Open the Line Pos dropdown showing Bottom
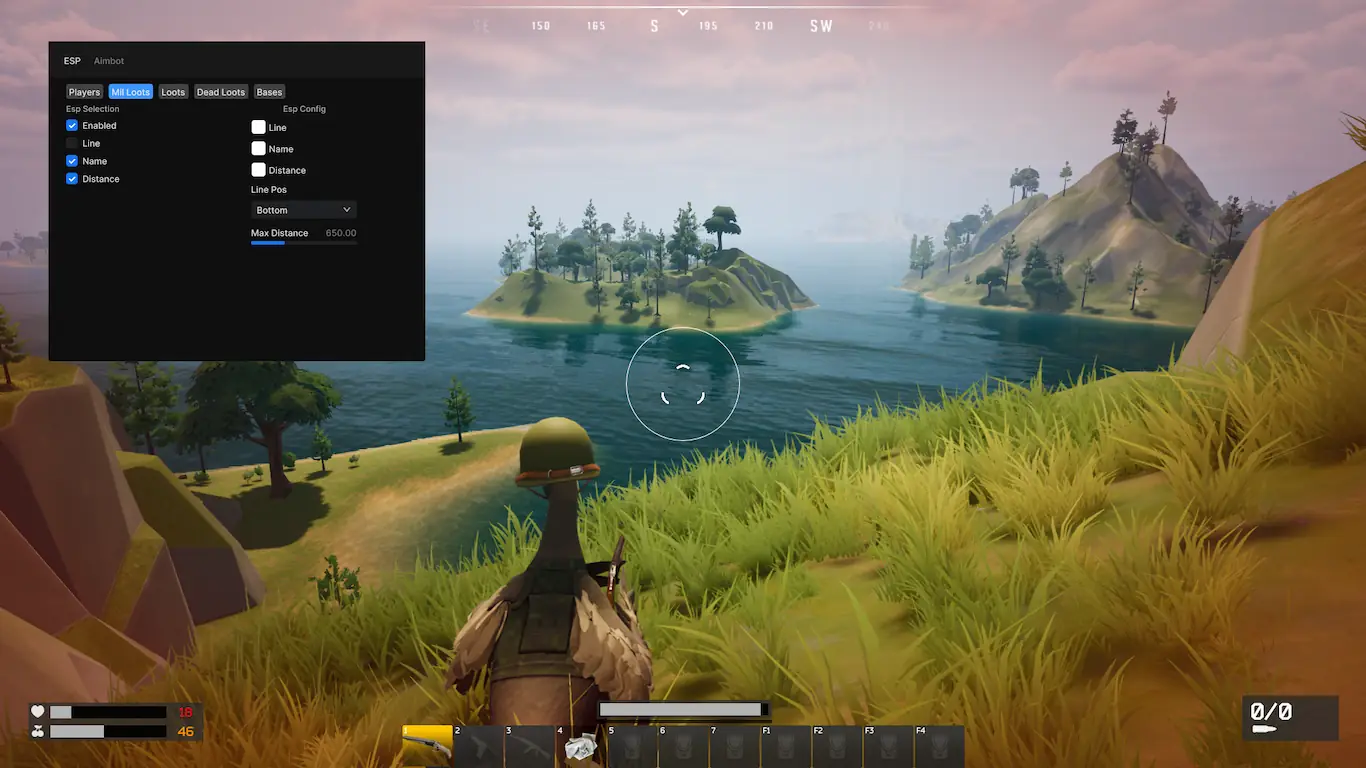1366x768 pixels. click(x=303, y=210)
